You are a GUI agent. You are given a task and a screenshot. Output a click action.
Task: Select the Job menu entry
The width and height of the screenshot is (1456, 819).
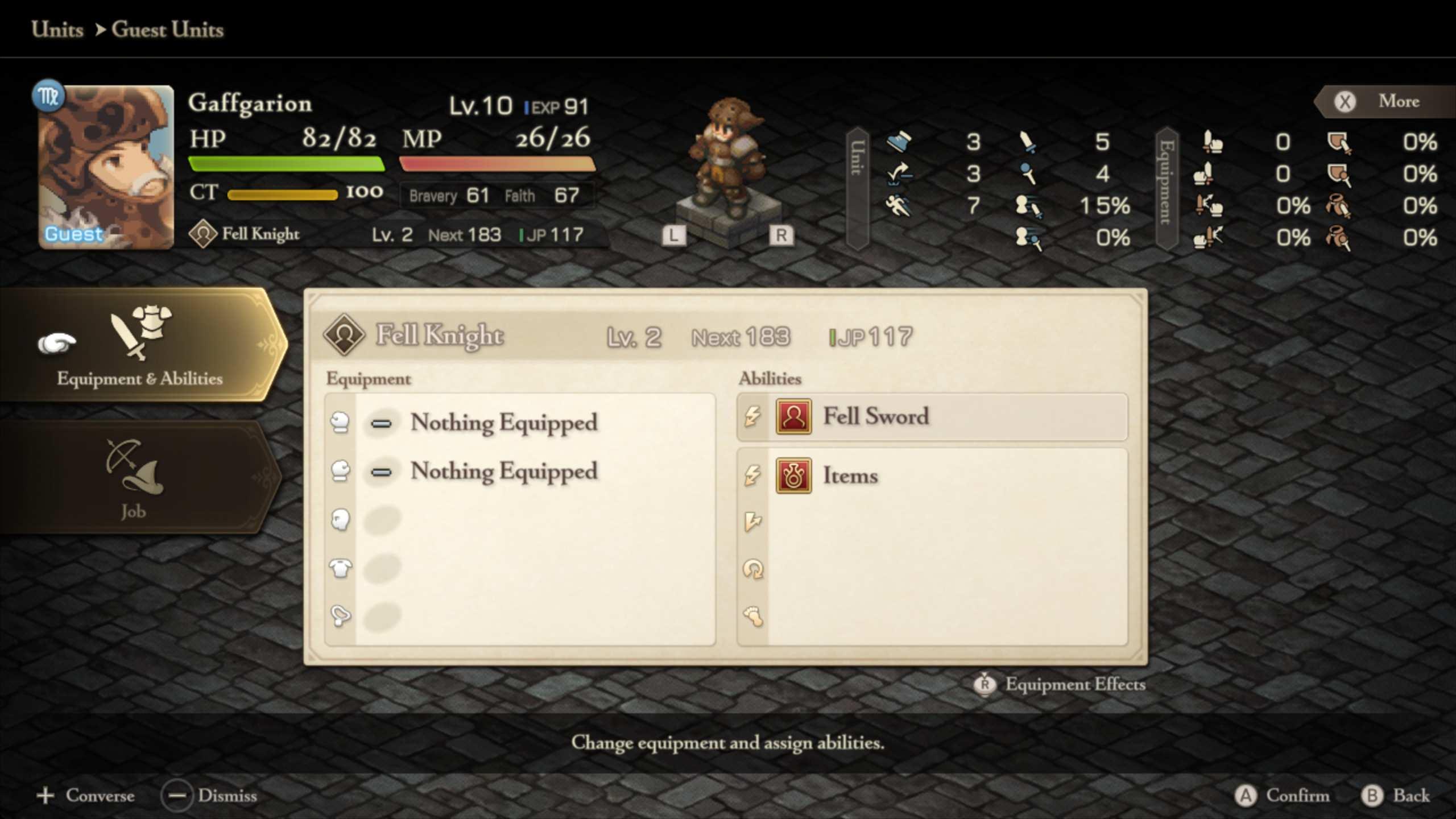coord(134,479)
